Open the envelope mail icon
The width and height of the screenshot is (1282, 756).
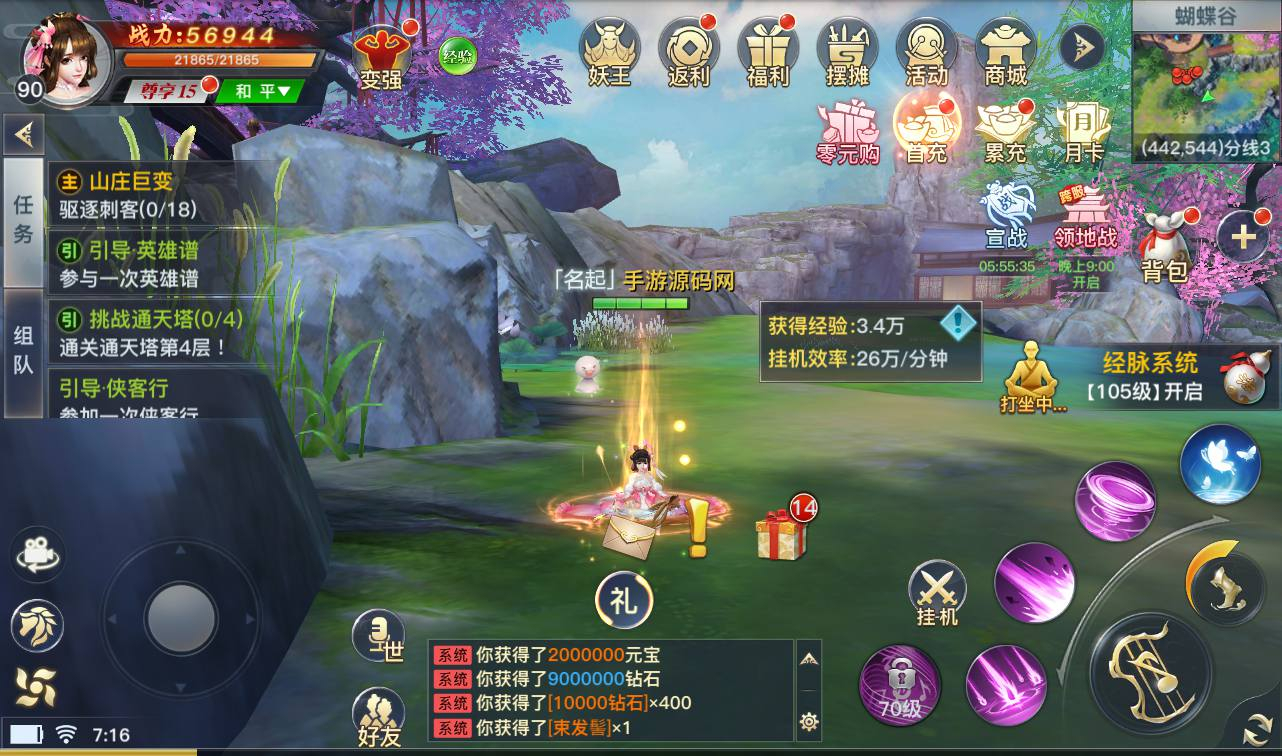coord(629,535)
